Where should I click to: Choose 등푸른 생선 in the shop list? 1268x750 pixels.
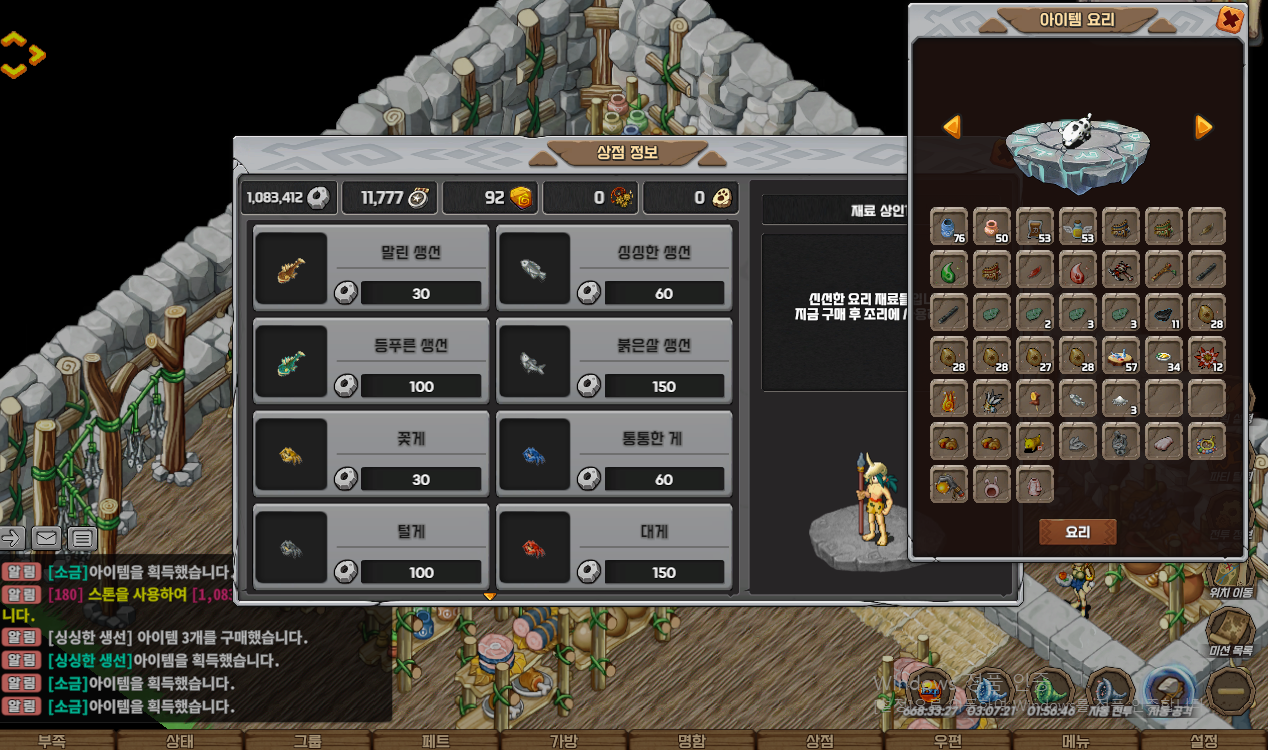tap(371, 359)
